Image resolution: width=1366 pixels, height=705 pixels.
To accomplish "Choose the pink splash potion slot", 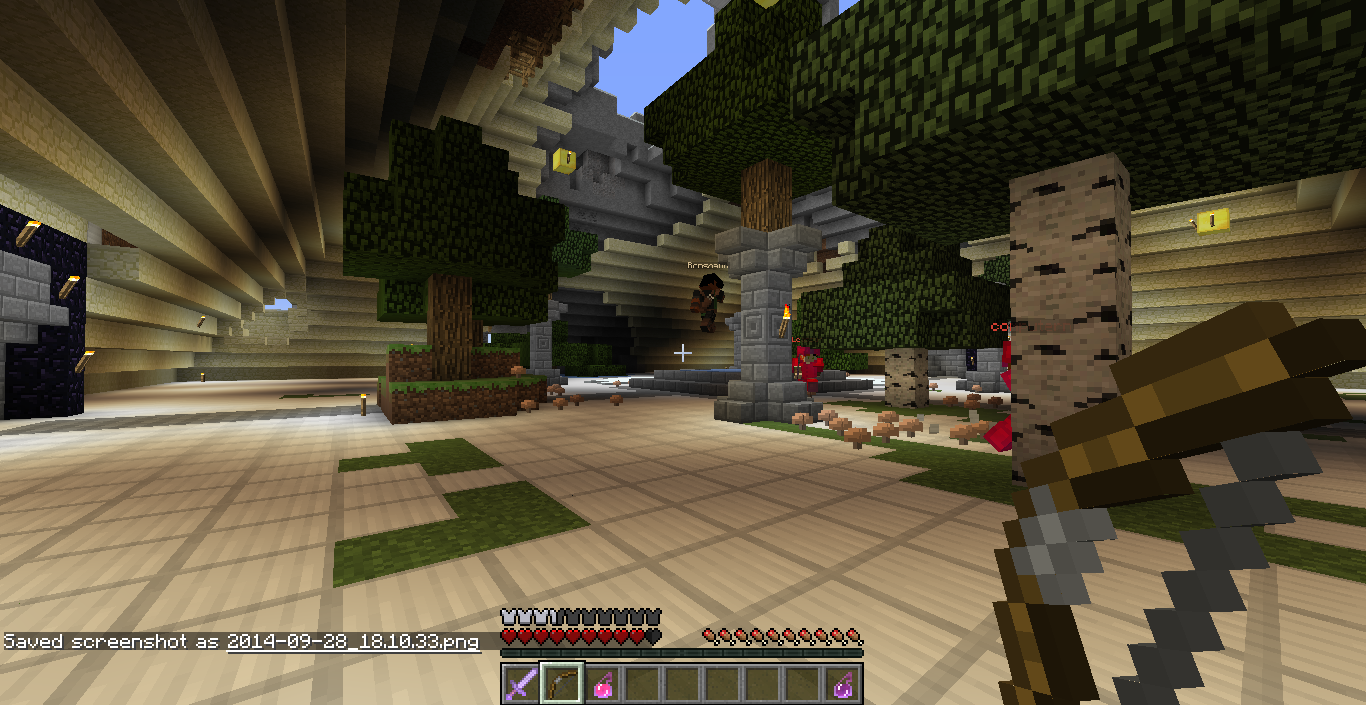I will 602,684.
